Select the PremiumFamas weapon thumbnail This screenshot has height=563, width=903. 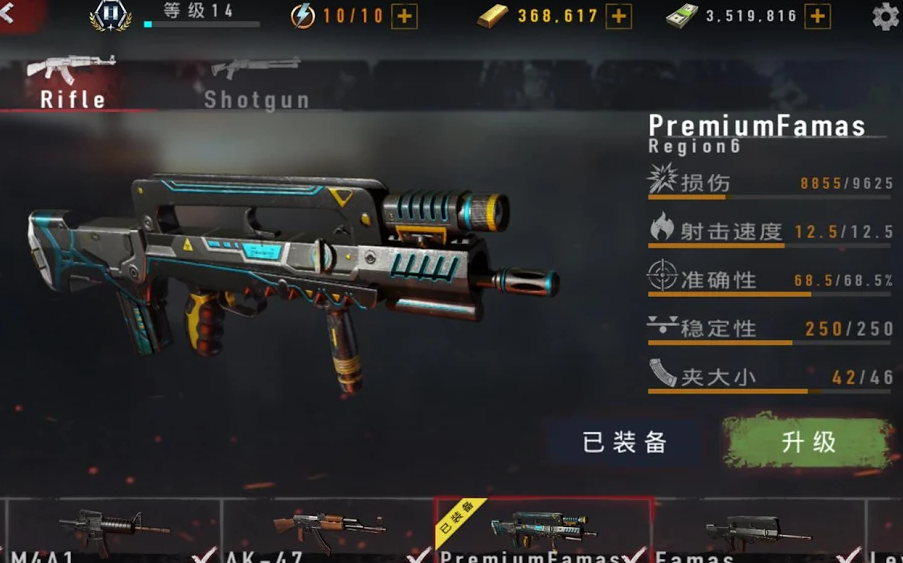coord(543,530)
